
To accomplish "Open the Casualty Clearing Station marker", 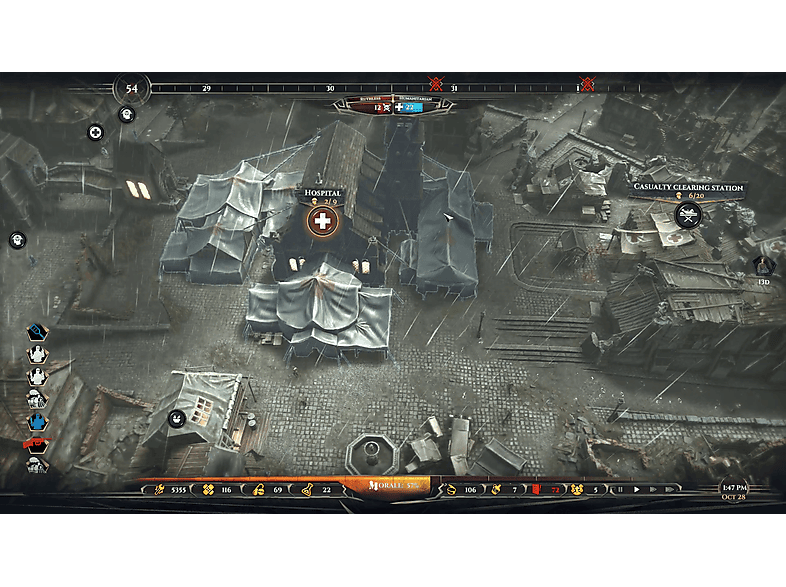I will (686, 214).
